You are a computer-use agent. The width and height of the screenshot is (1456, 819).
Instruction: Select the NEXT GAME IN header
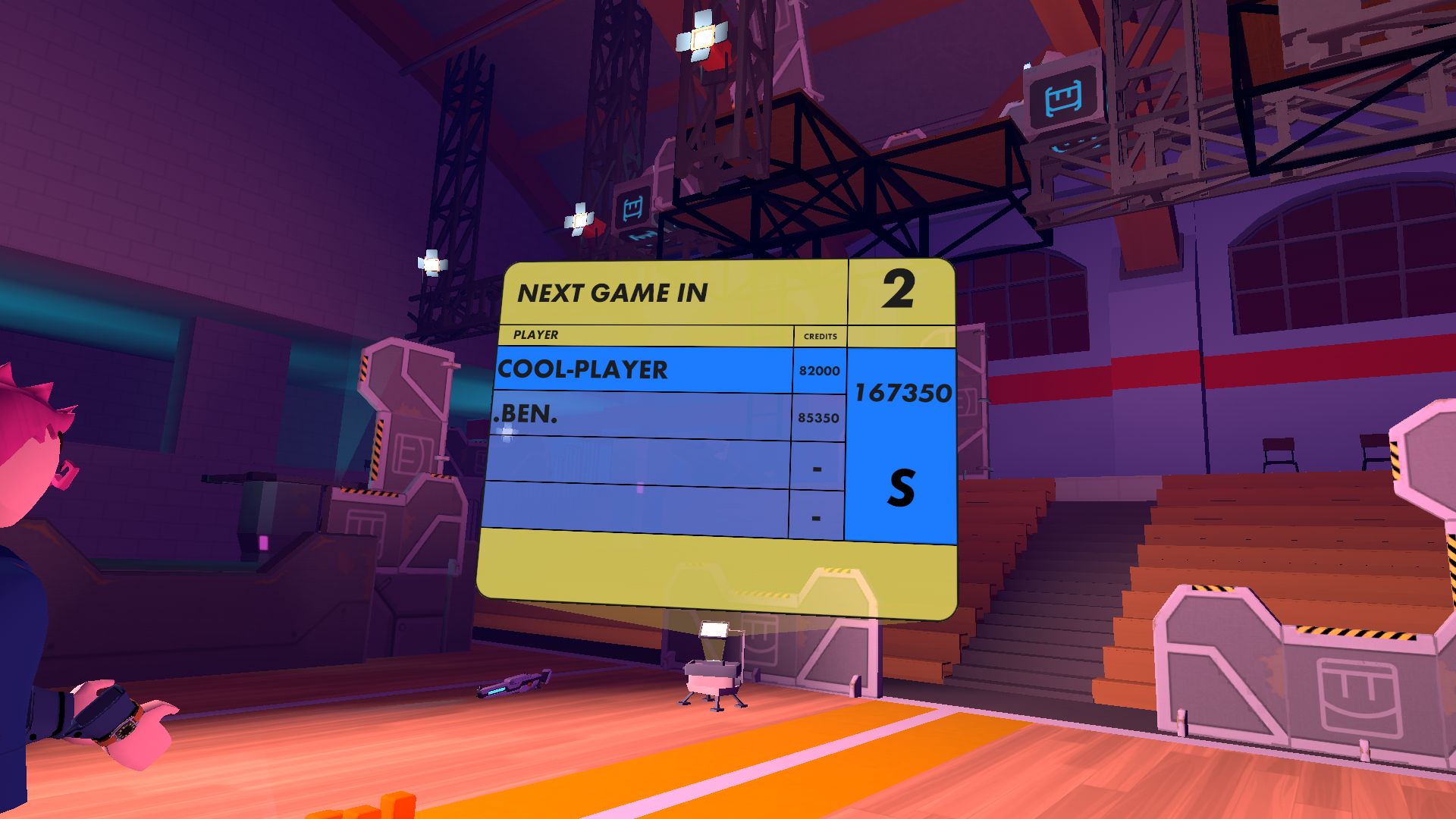coord(614,292)
